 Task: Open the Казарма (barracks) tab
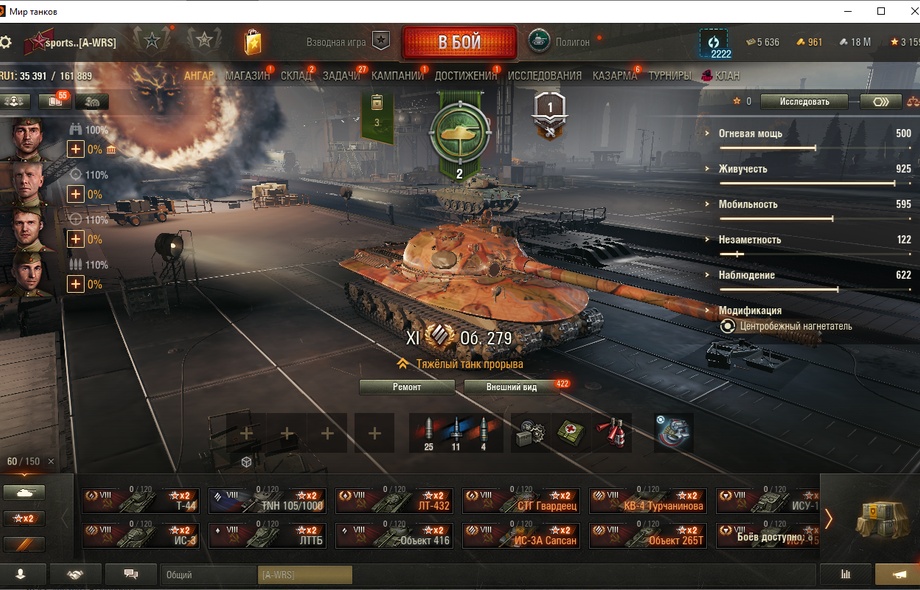pos(614,75)
